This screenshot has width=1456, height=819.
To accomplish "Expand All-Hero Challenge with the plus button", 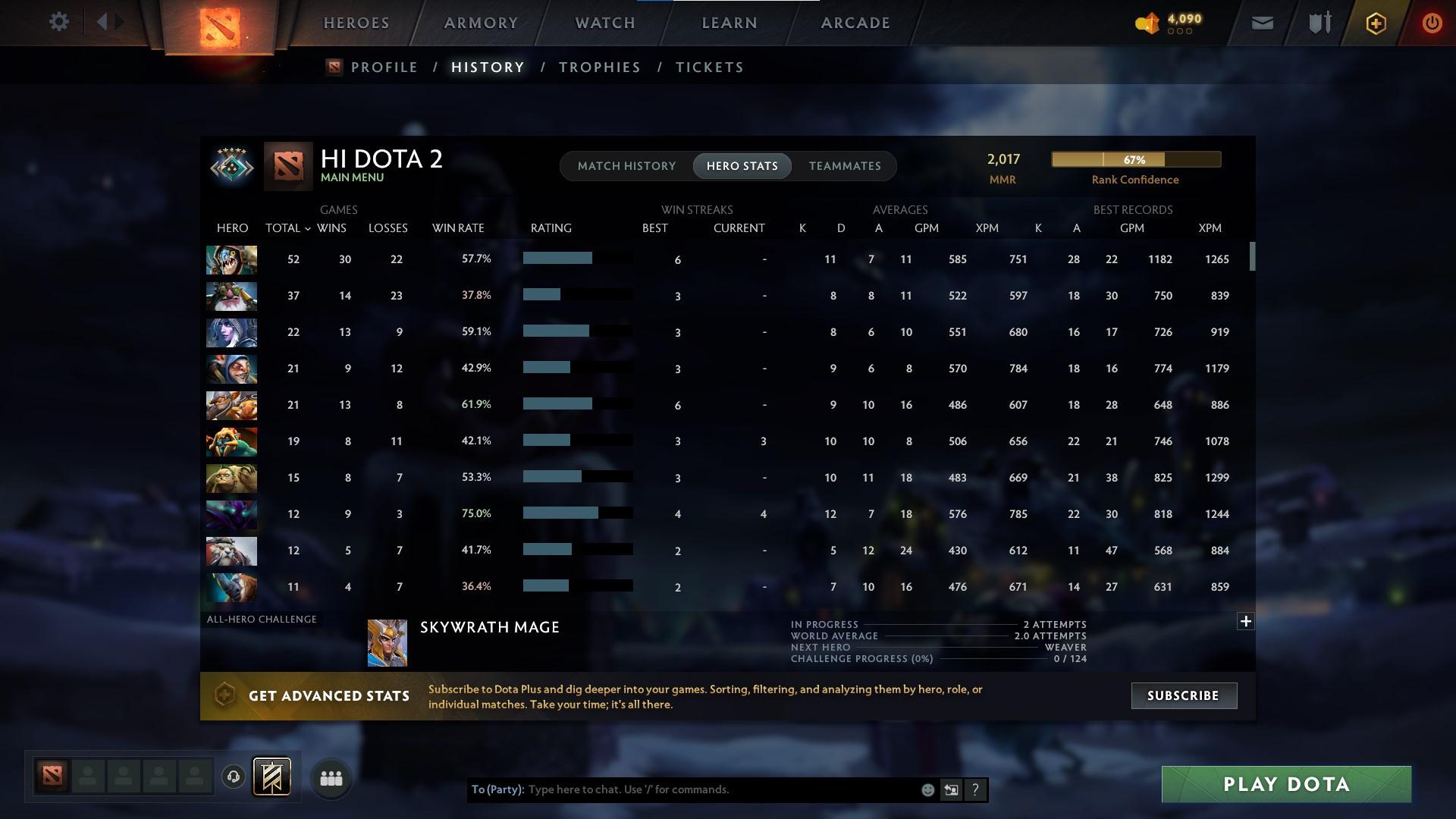I will (x=1245, y=621).
